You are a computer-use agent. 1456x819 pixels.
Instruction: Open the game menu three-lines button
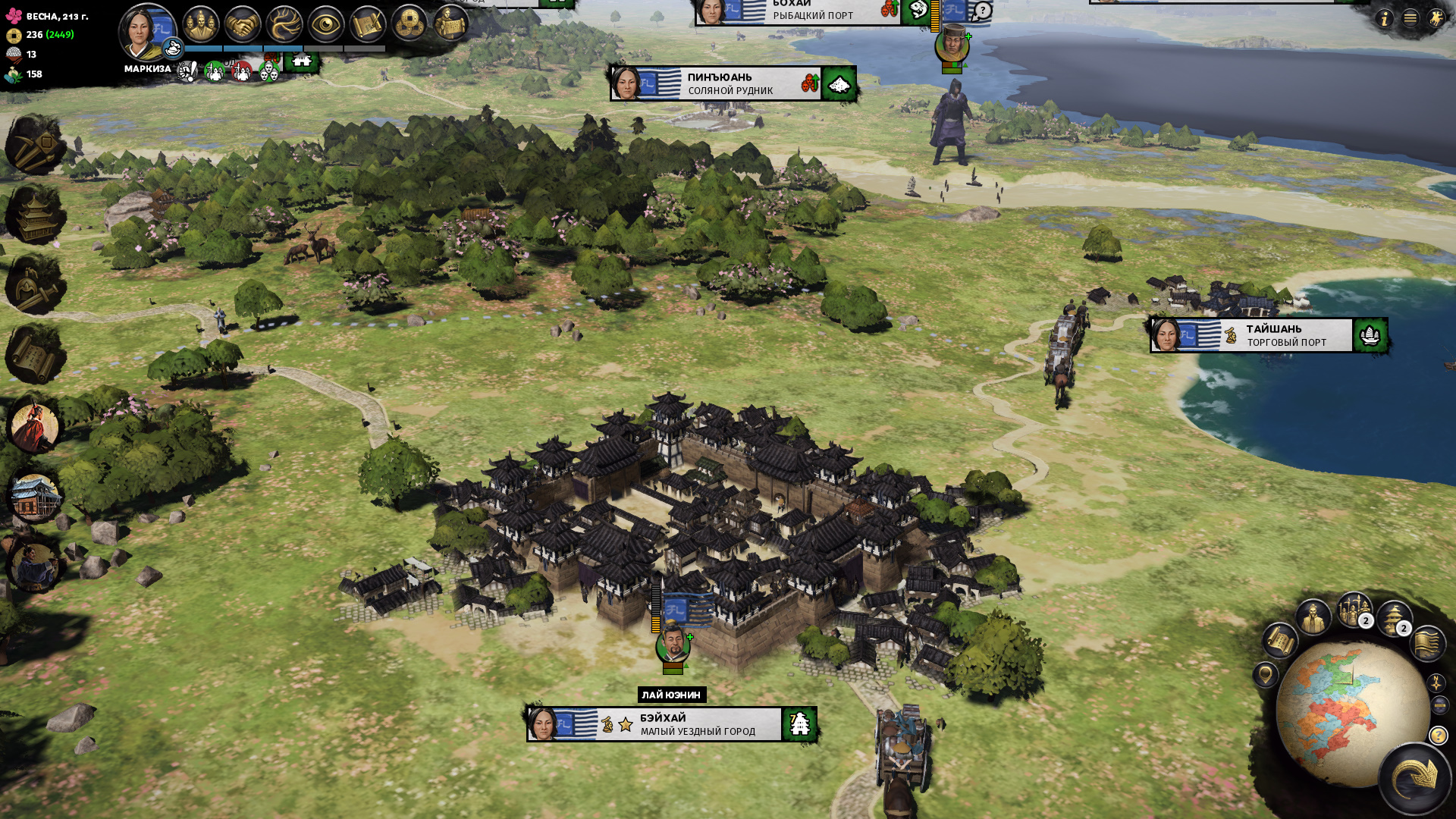pyautogui.click(x=1410, y=18)
